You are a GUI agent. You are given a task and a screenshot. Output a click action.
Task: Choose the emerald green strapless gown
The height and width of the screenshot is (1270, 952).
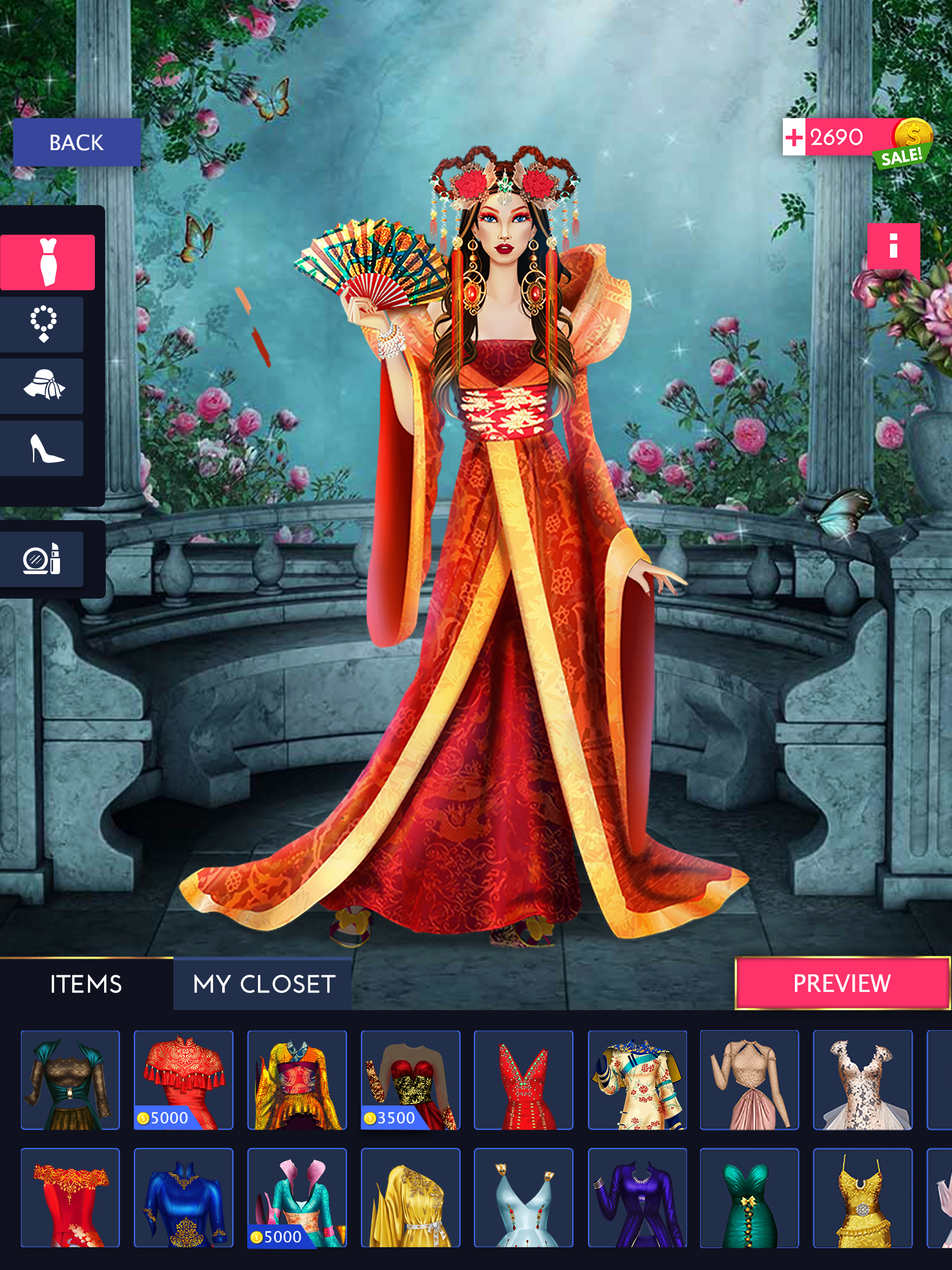(749, 1197)
